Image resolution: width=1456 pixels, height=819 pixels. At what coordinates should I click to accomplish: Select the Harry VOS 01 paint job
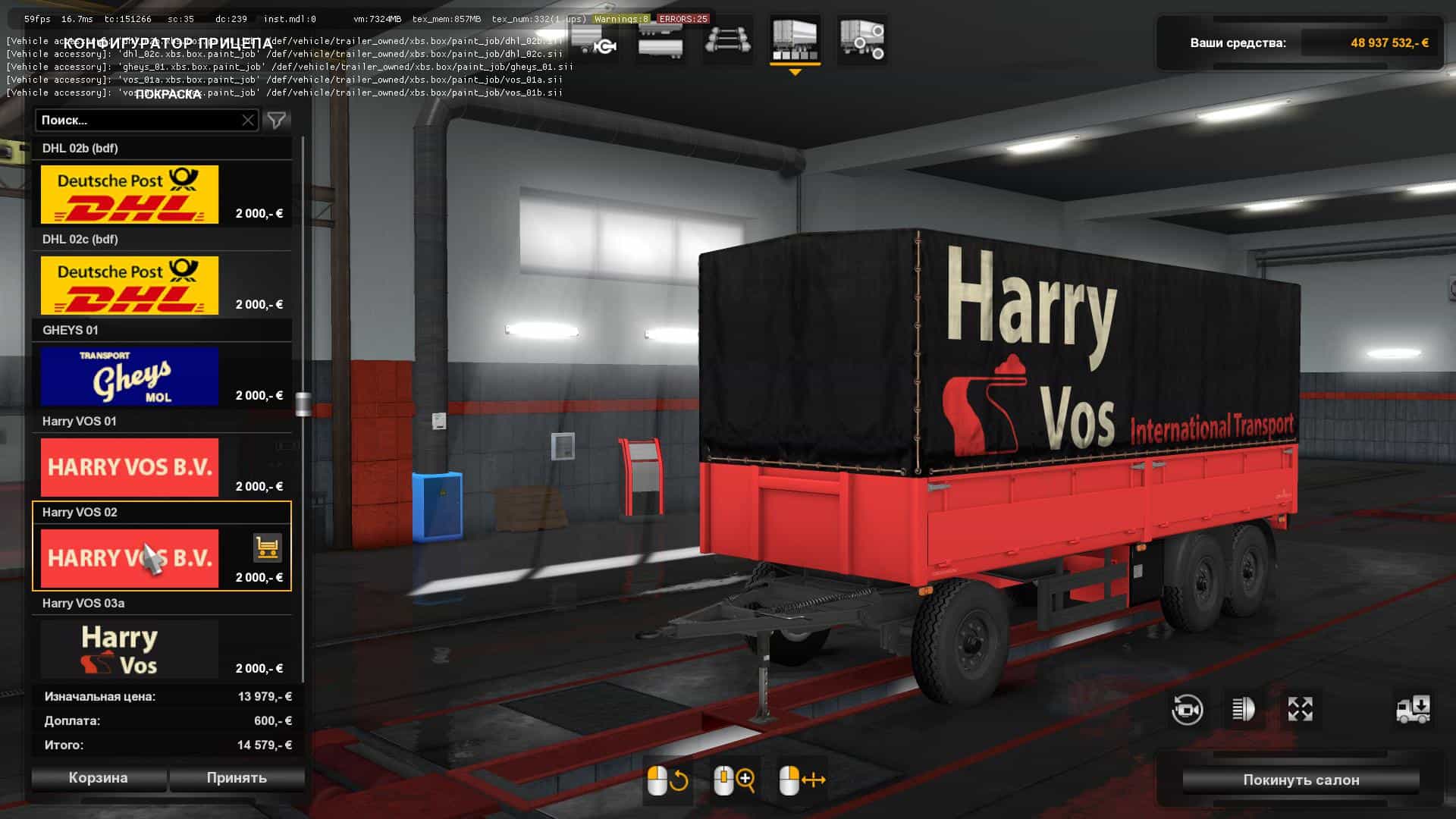coord(130,467)
